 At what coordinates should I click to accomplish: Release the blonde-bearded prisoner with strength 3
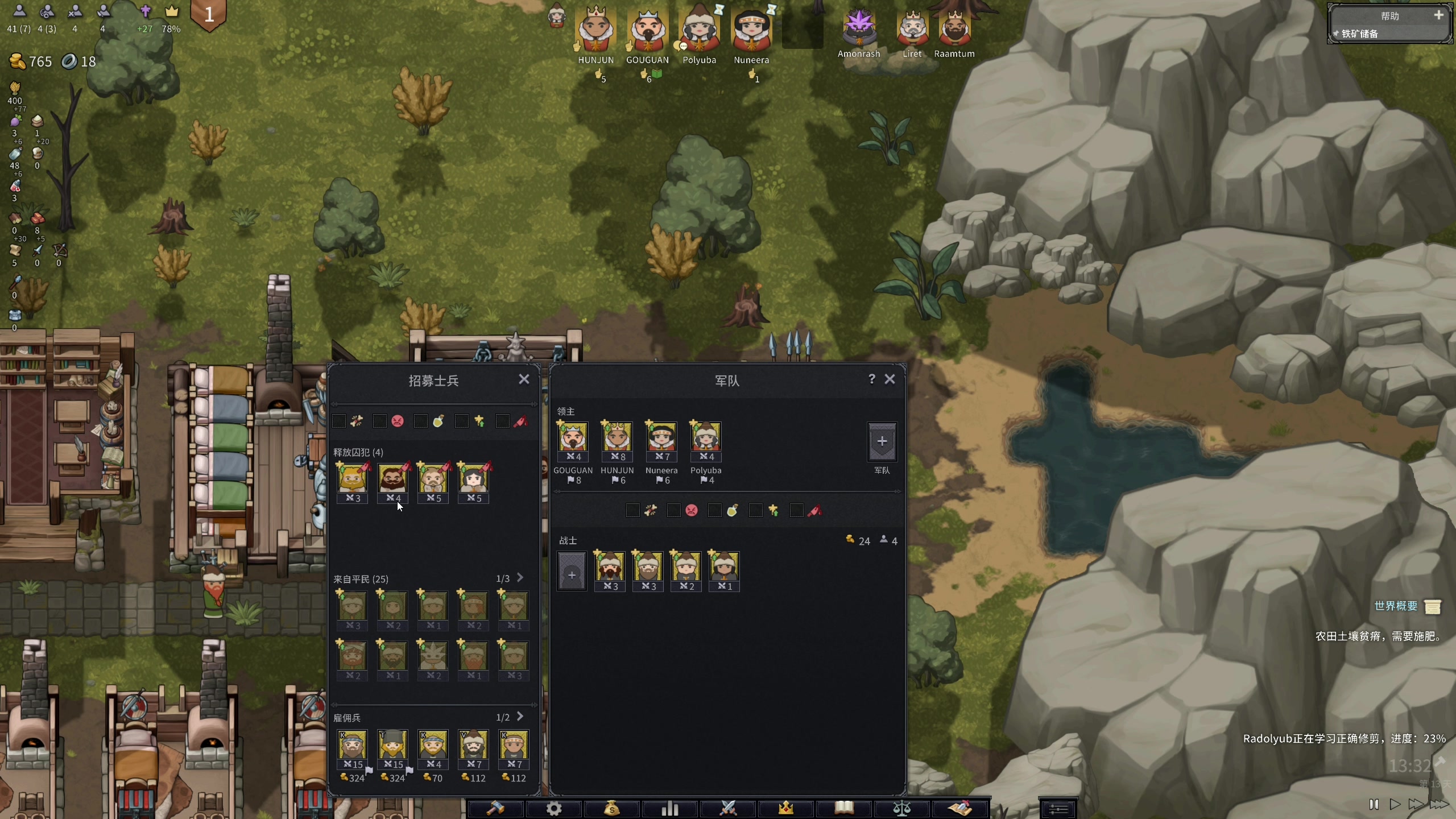tap(352, 479)
